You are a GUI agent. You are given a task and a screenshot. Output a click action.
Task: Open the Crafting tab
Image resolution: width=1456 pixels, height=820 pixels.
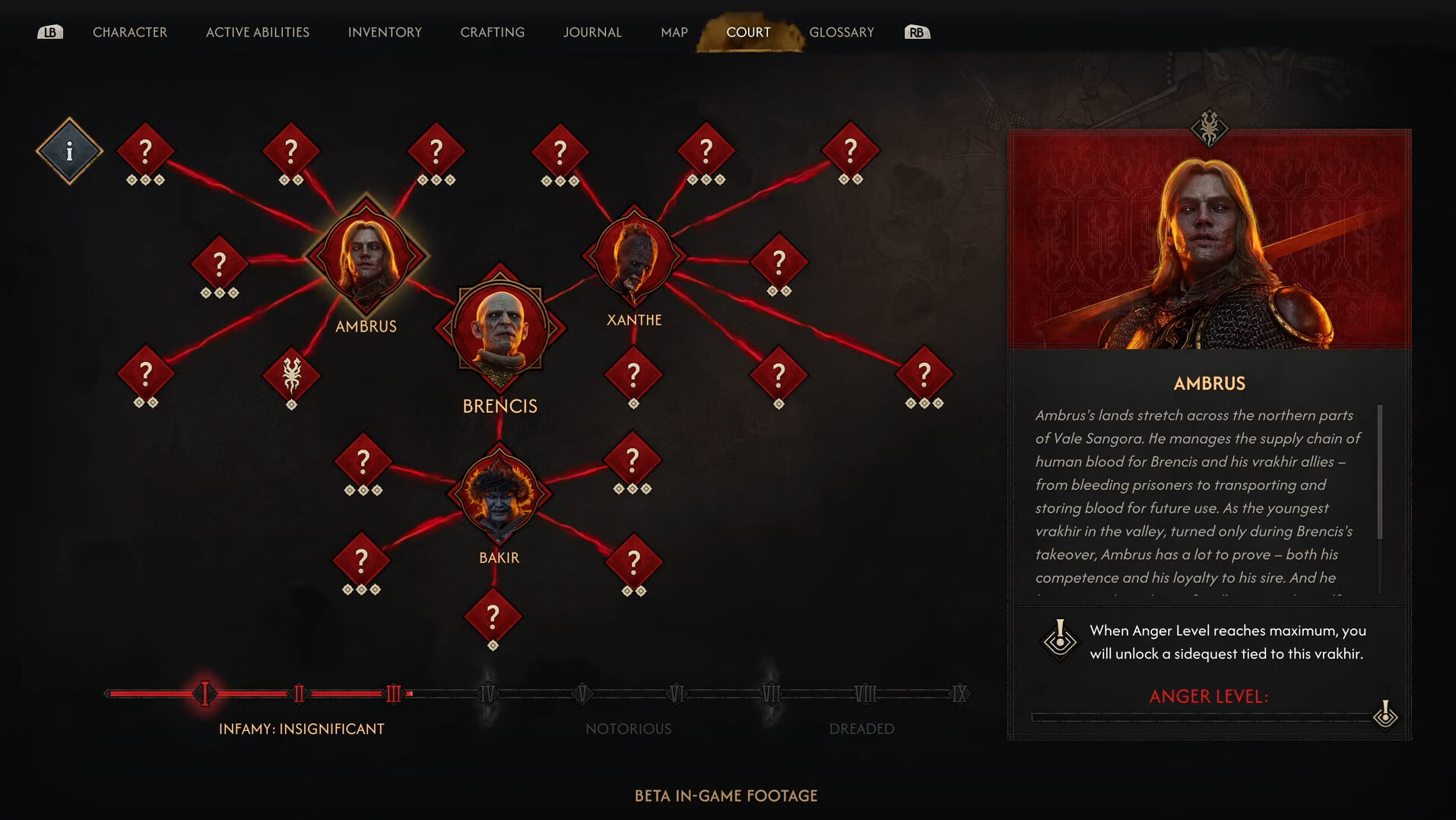point(491,32)
